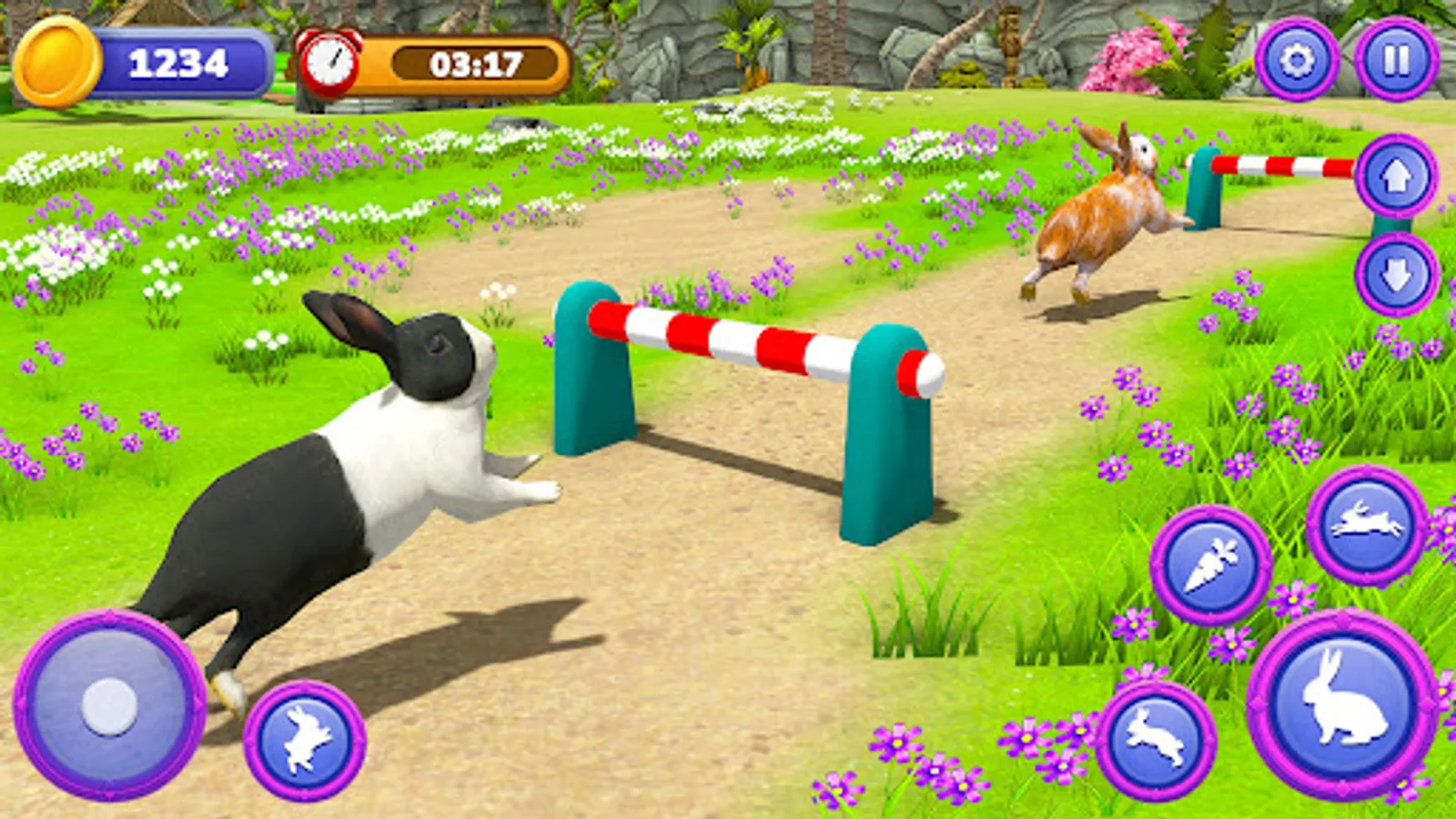1456x819 pixels.
Task: Tap the gold coin icon
Action: (x=56, y=59)
